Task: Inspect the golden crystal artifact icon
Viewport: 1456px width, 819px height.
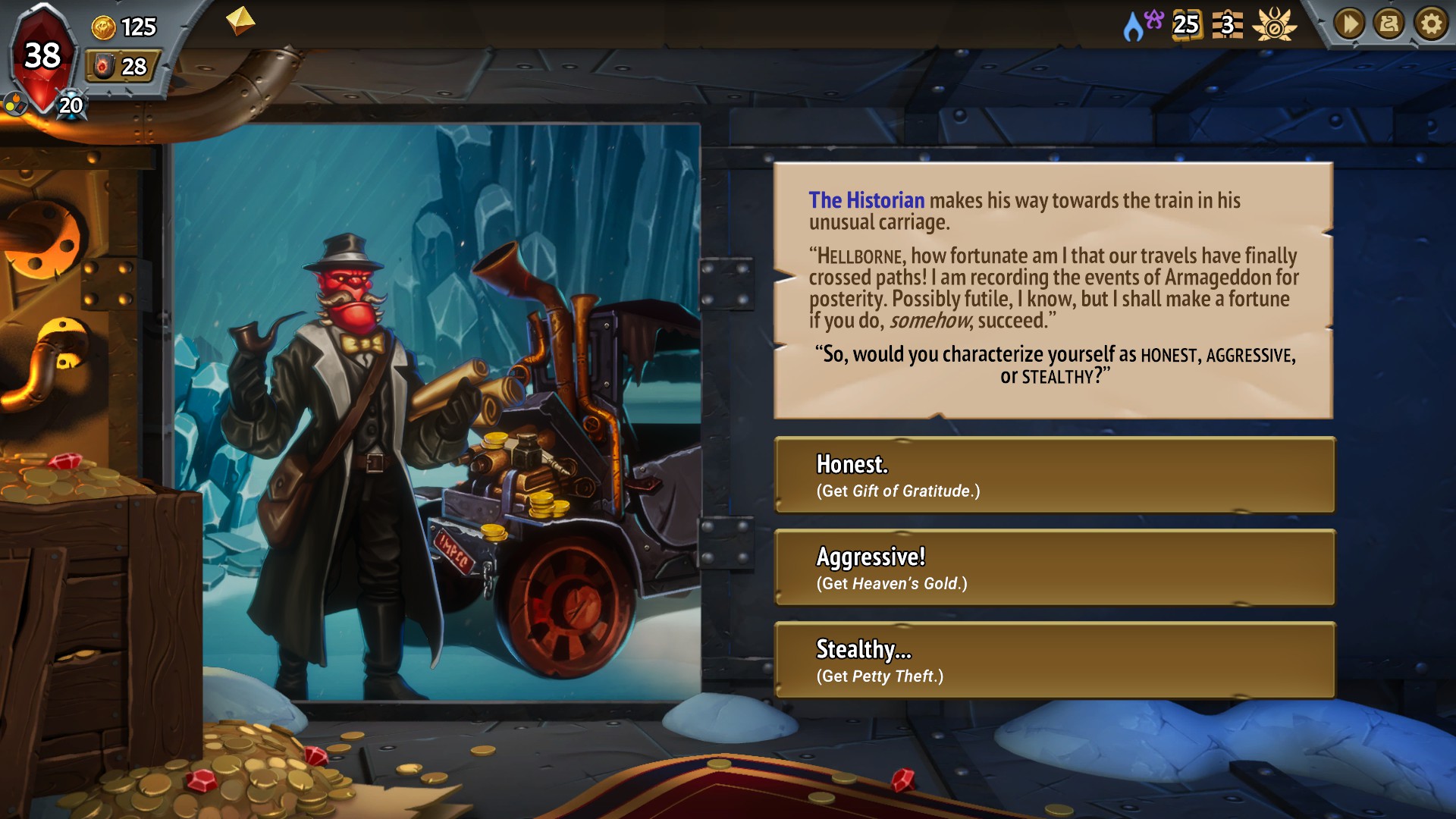Action: 240,20
